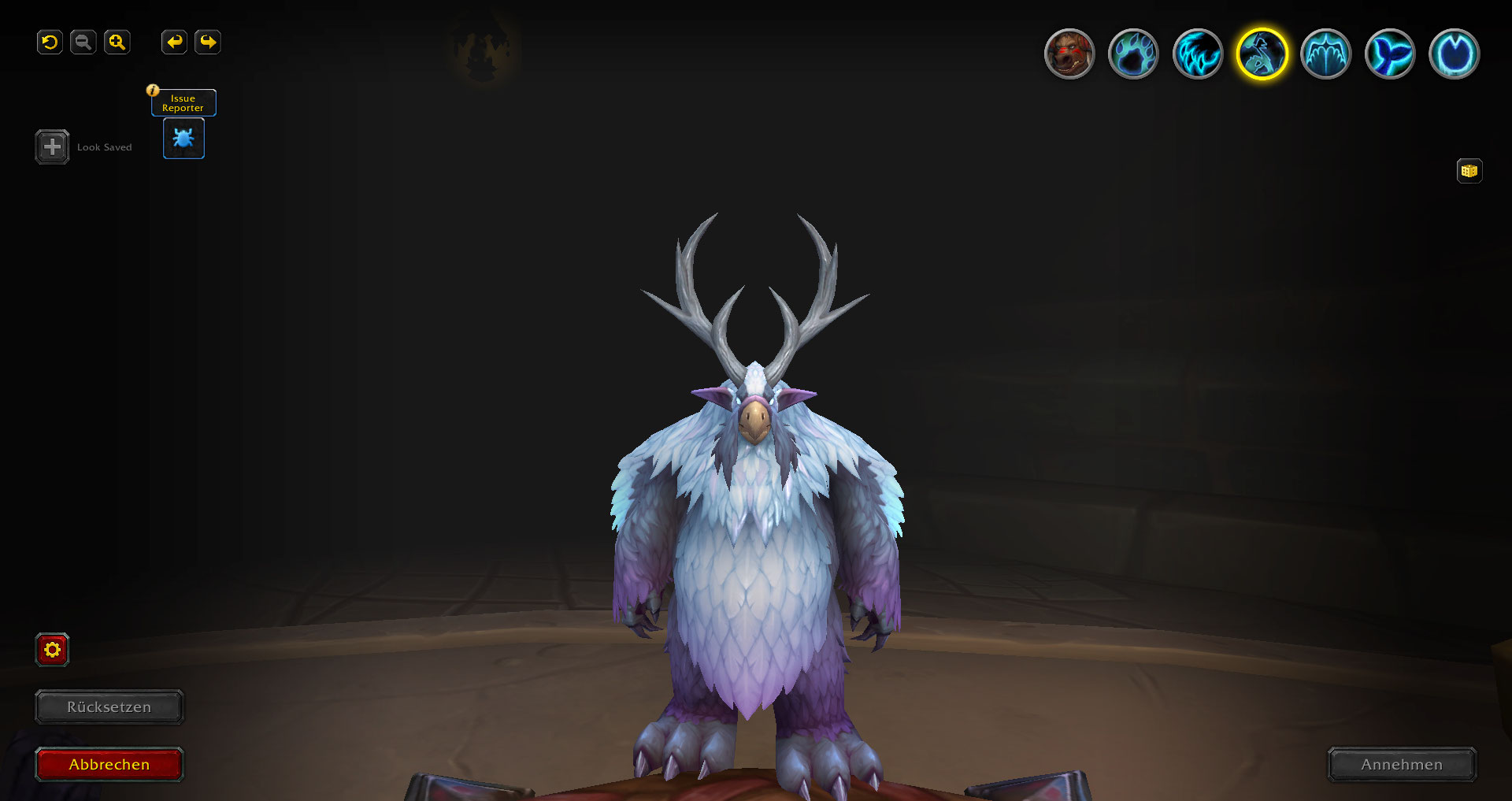Open the blue bug Issue Reporter button
The width and height of the screenshot is (1512, 801).
tap(183, 139)
